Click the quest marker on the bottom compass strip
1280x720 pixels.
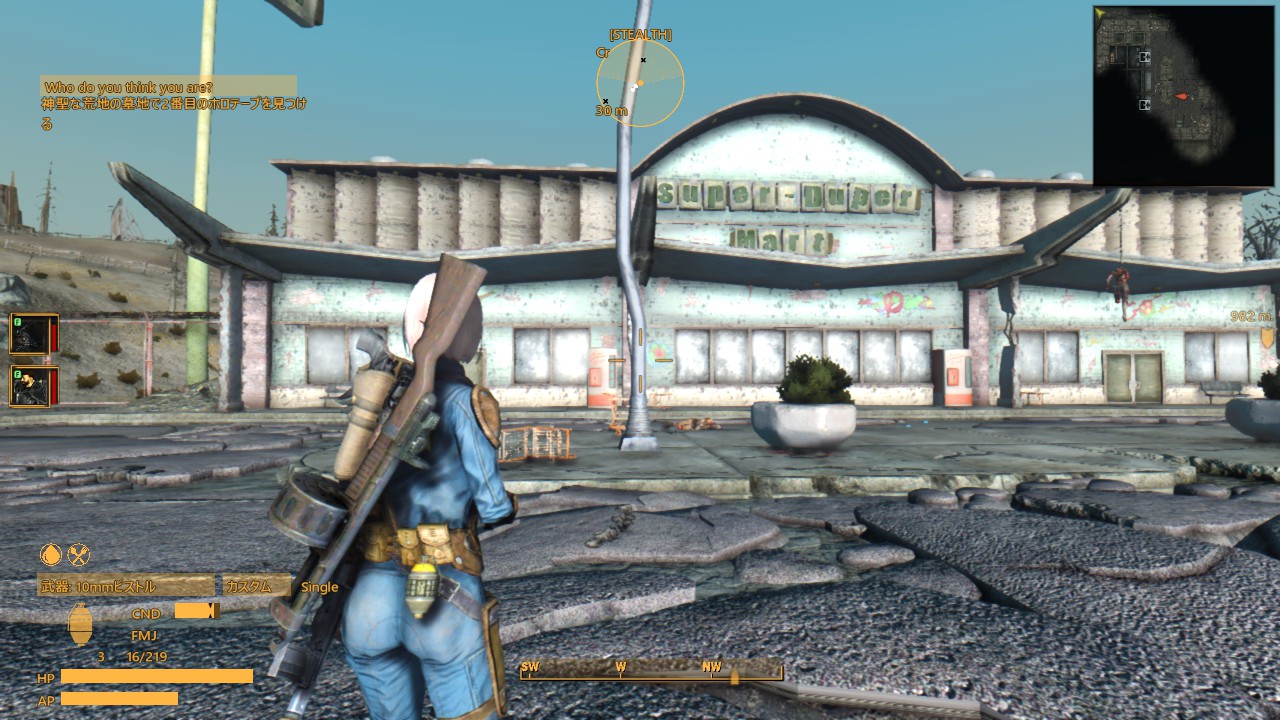pyautogui.click(x=736, y=674)
